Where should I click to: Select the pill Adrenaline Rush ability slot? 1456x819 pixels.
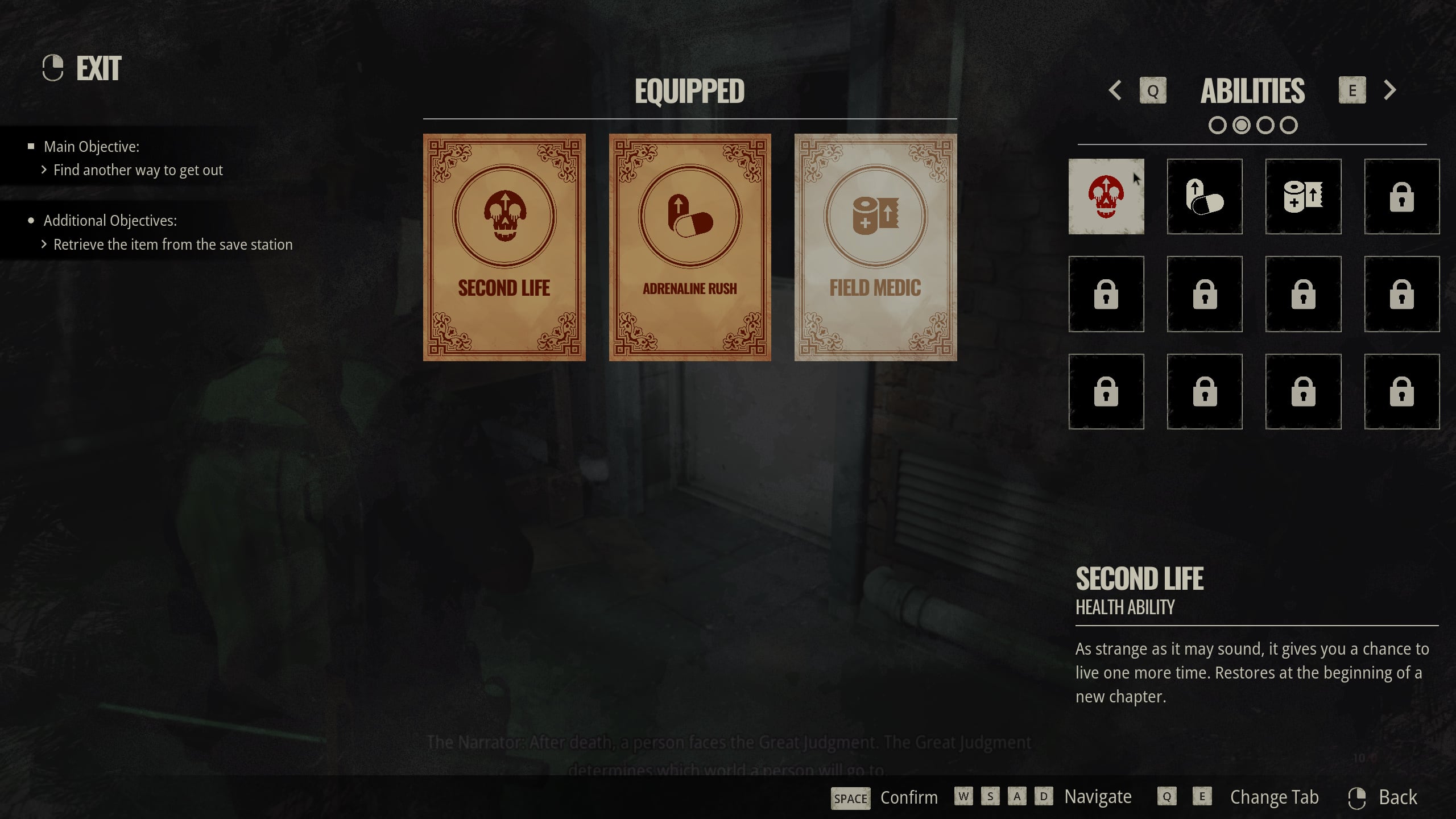1205,196
